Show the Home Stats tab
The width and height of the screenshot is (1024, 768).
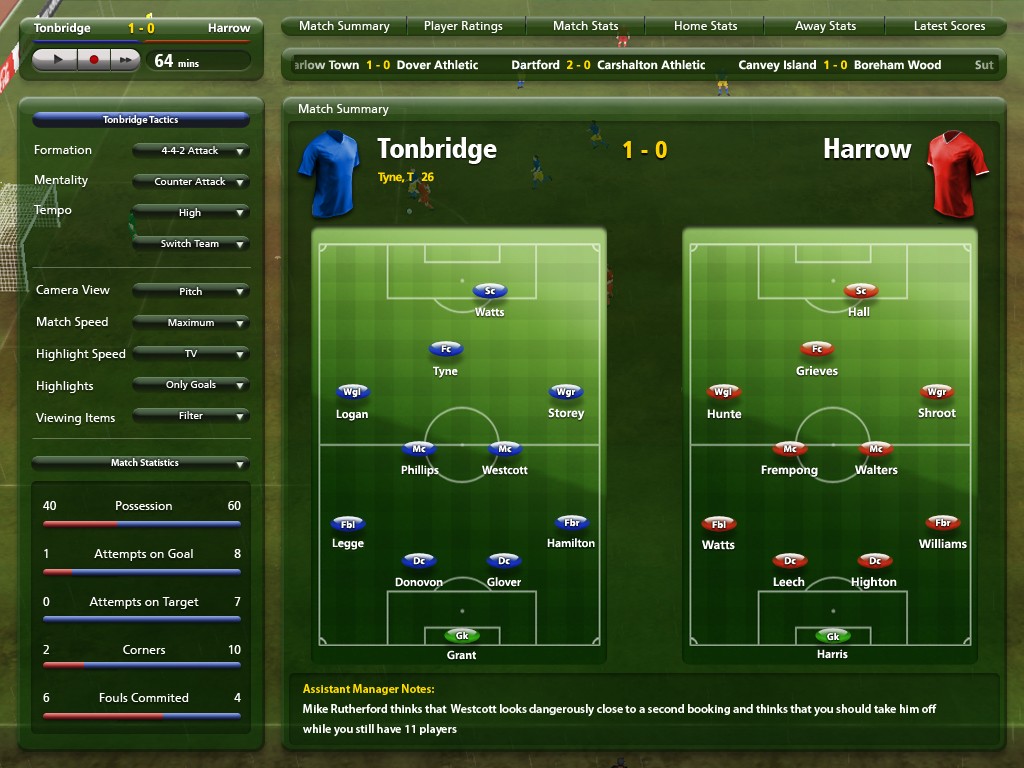tap(705, 26)
